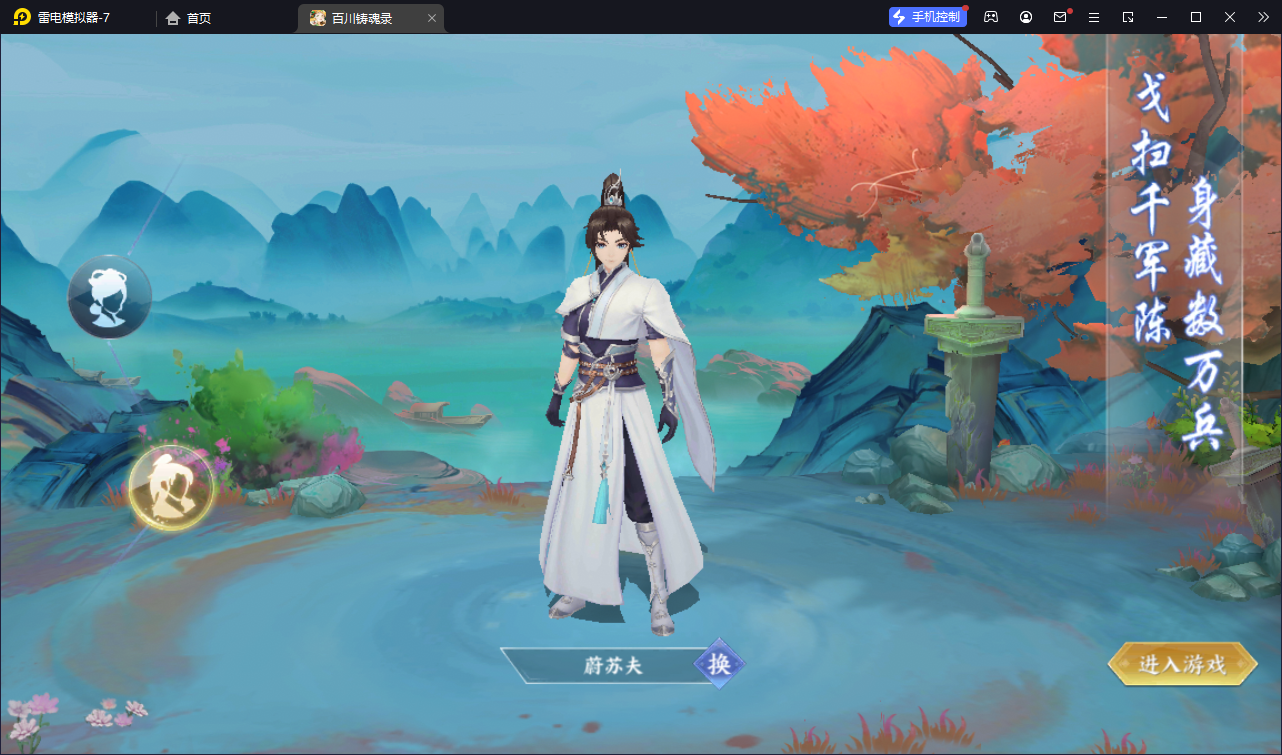Click 进入游戏 to enter the game
The image size is (1282, 755).
point(1181,662)
